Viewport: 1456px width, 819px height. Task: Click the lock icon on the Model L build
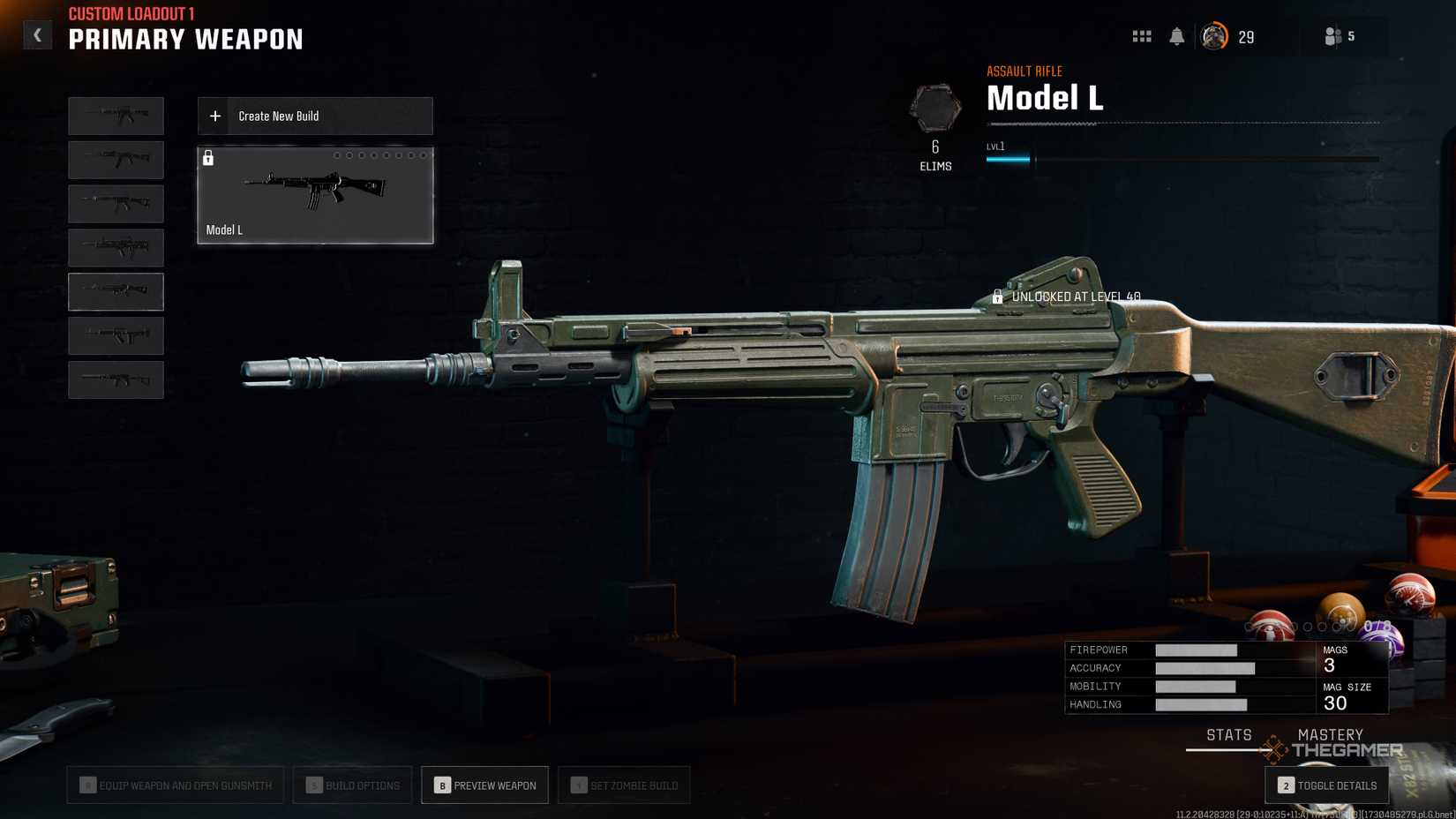click(x=209, y=159)
